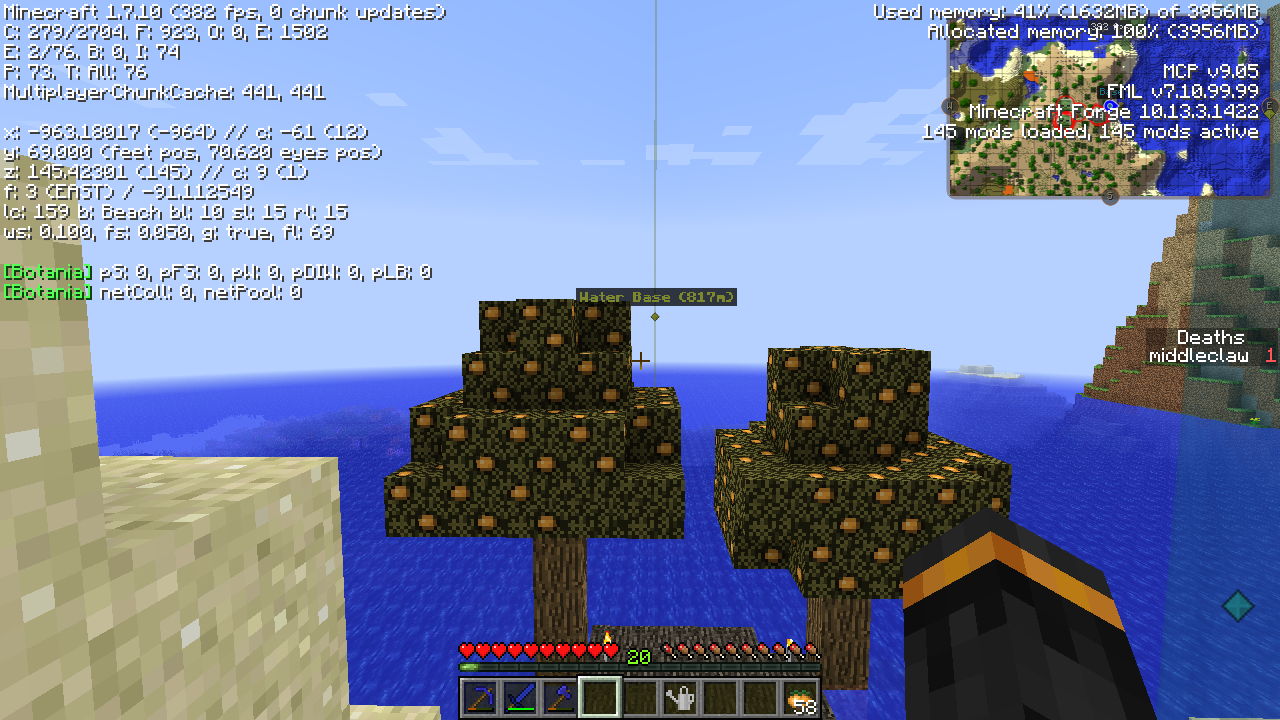Select the orange fruit stack of 58
Viewport: 1280px width, 720px height.
pos(800,697)
